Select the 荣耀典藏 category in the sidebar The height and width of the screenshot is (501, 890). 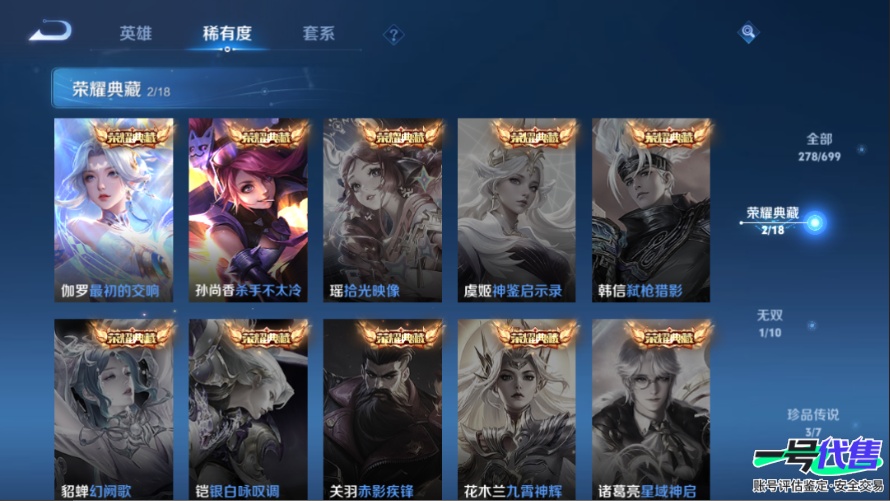773,221
